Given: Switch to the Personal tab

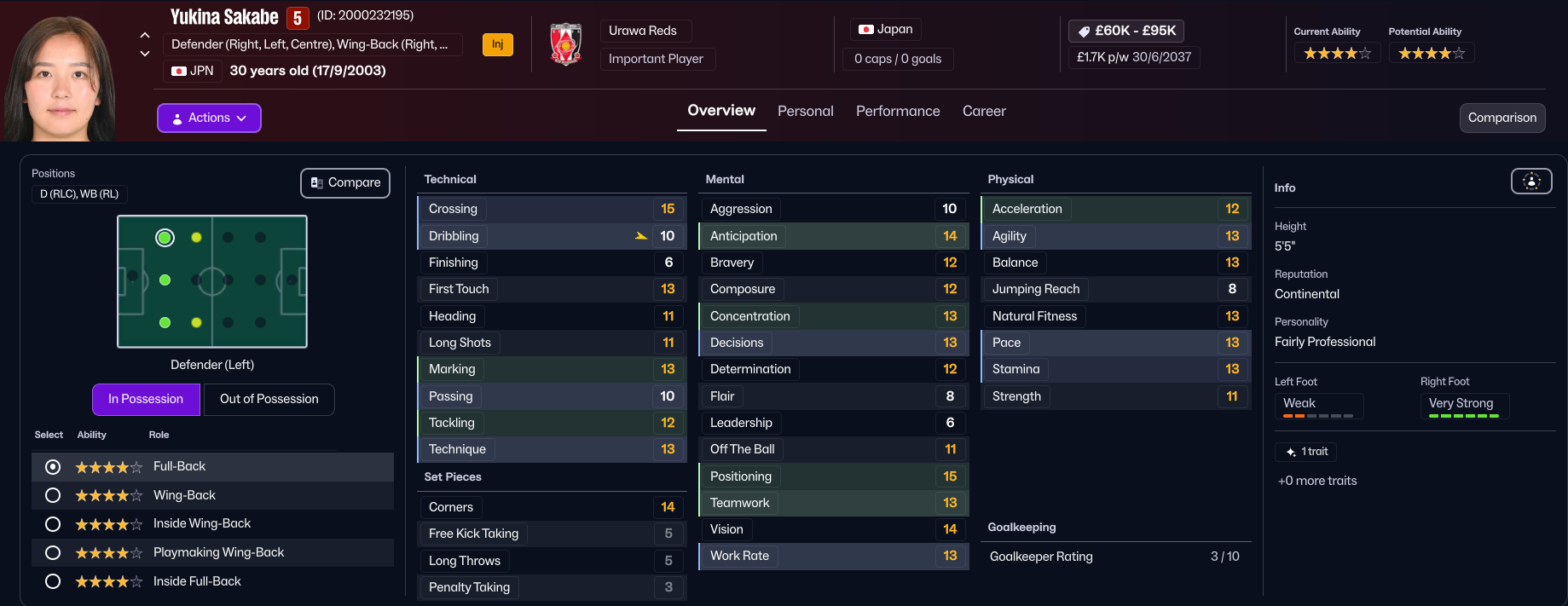Looking at the screenshot, I should click(805, 111).
